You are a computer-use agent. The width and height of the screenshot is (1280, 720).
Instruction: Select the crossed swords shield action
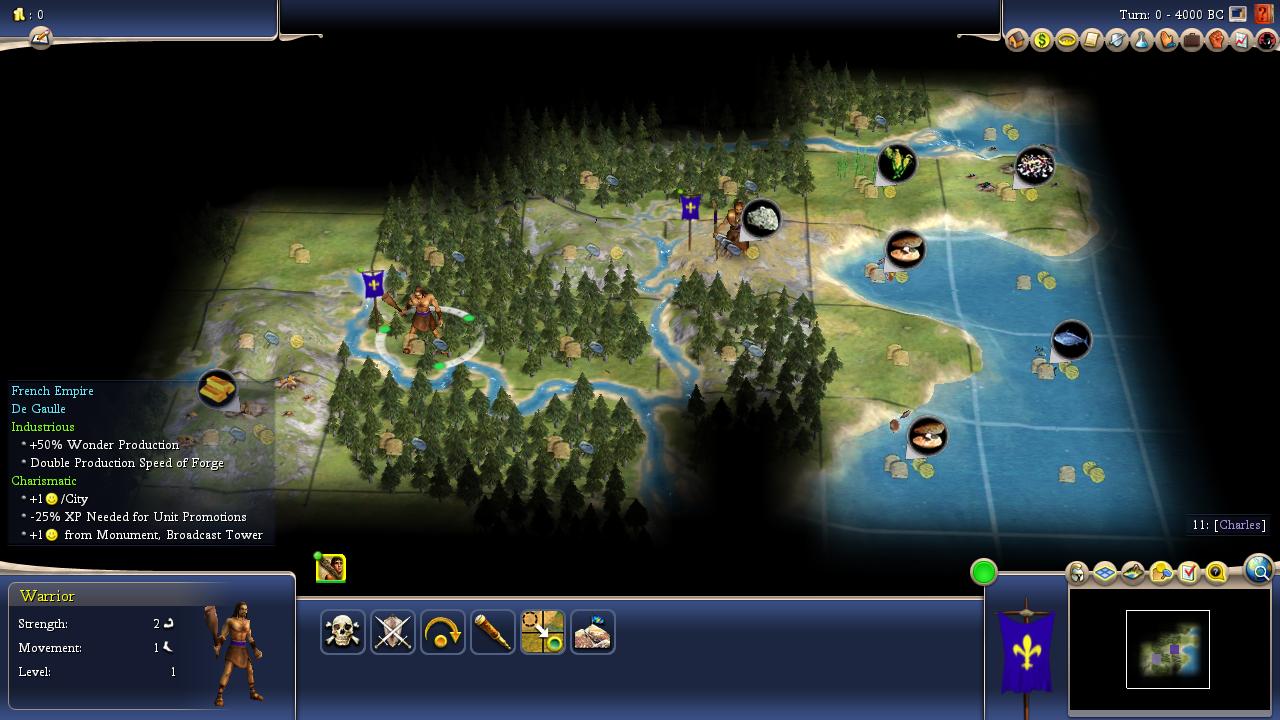pyautogui.click(x=393, y=632)
